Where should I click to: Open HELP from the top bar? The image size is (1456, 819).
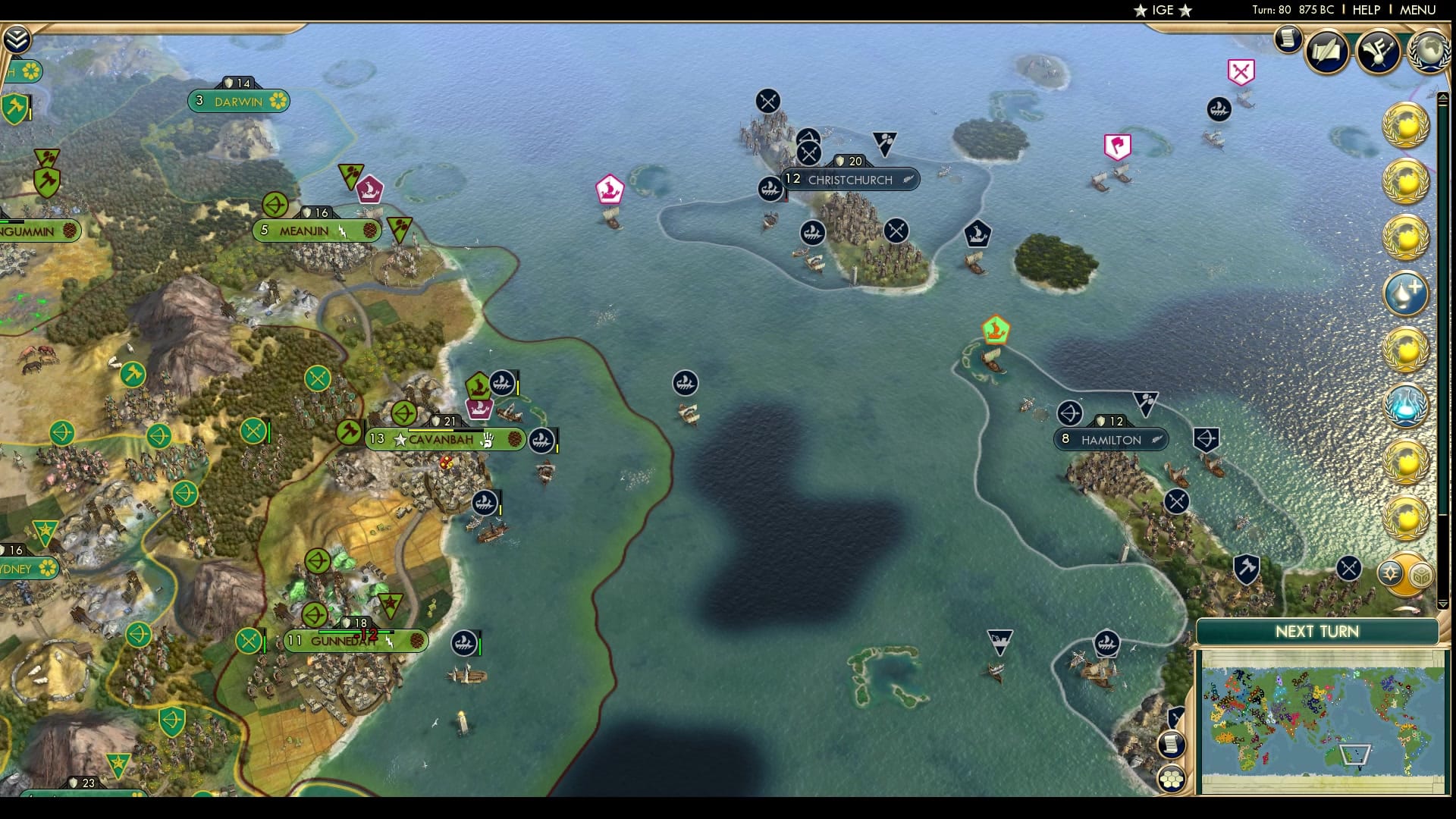pyautogui.click(x=1365, y=11)
